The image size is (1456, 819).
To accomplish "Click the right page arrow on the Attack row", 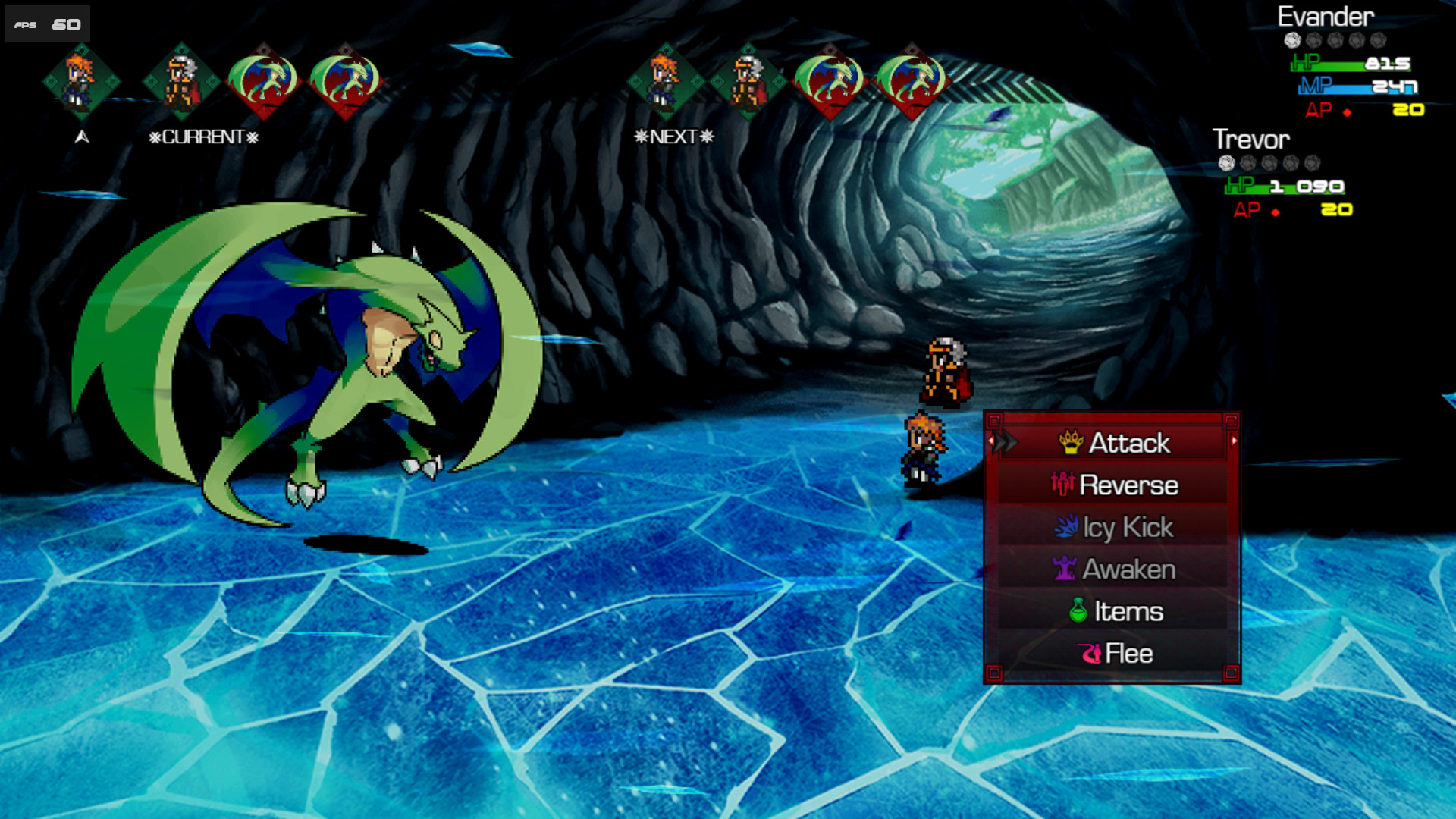I will [x=1234, y=441].
